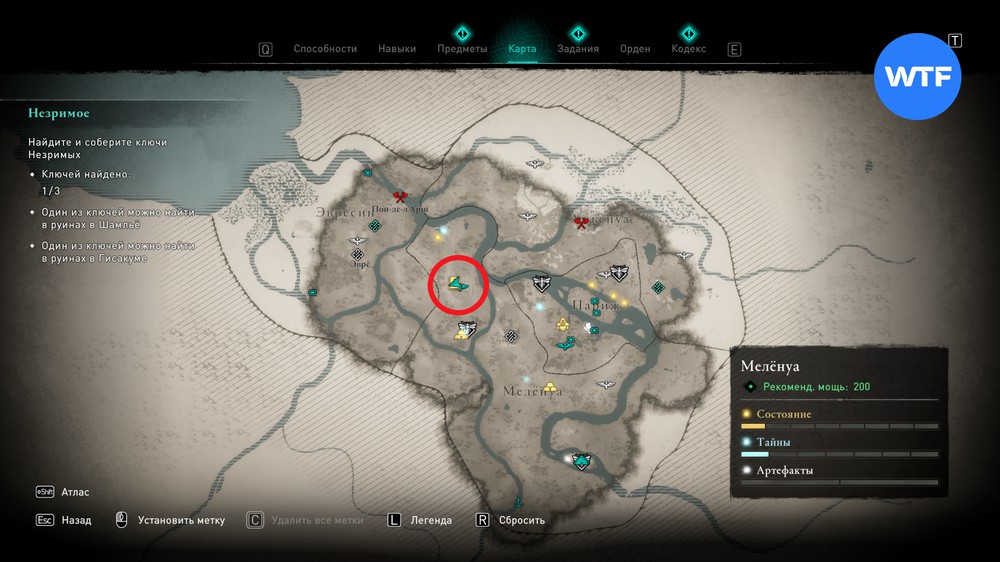Choose Установить метку to place a marker
This screenshot has width=1000, height=562.
pyautogui.click(x=181, y=520)
